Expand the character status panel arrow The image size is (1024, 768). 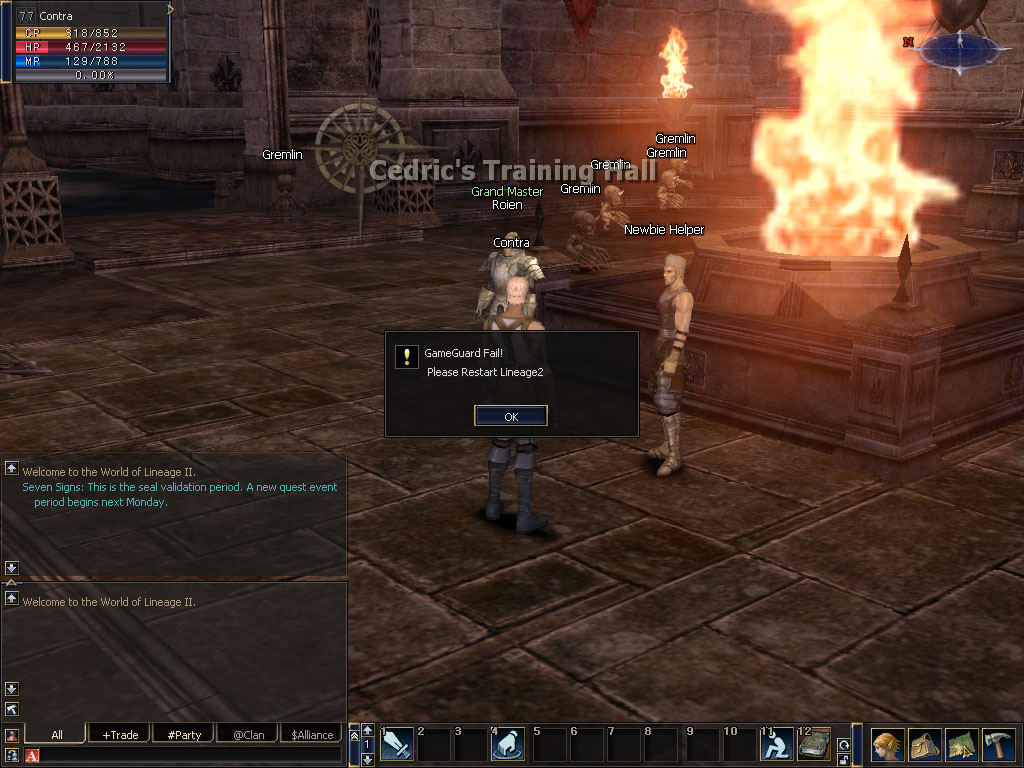tap(171, 9)
